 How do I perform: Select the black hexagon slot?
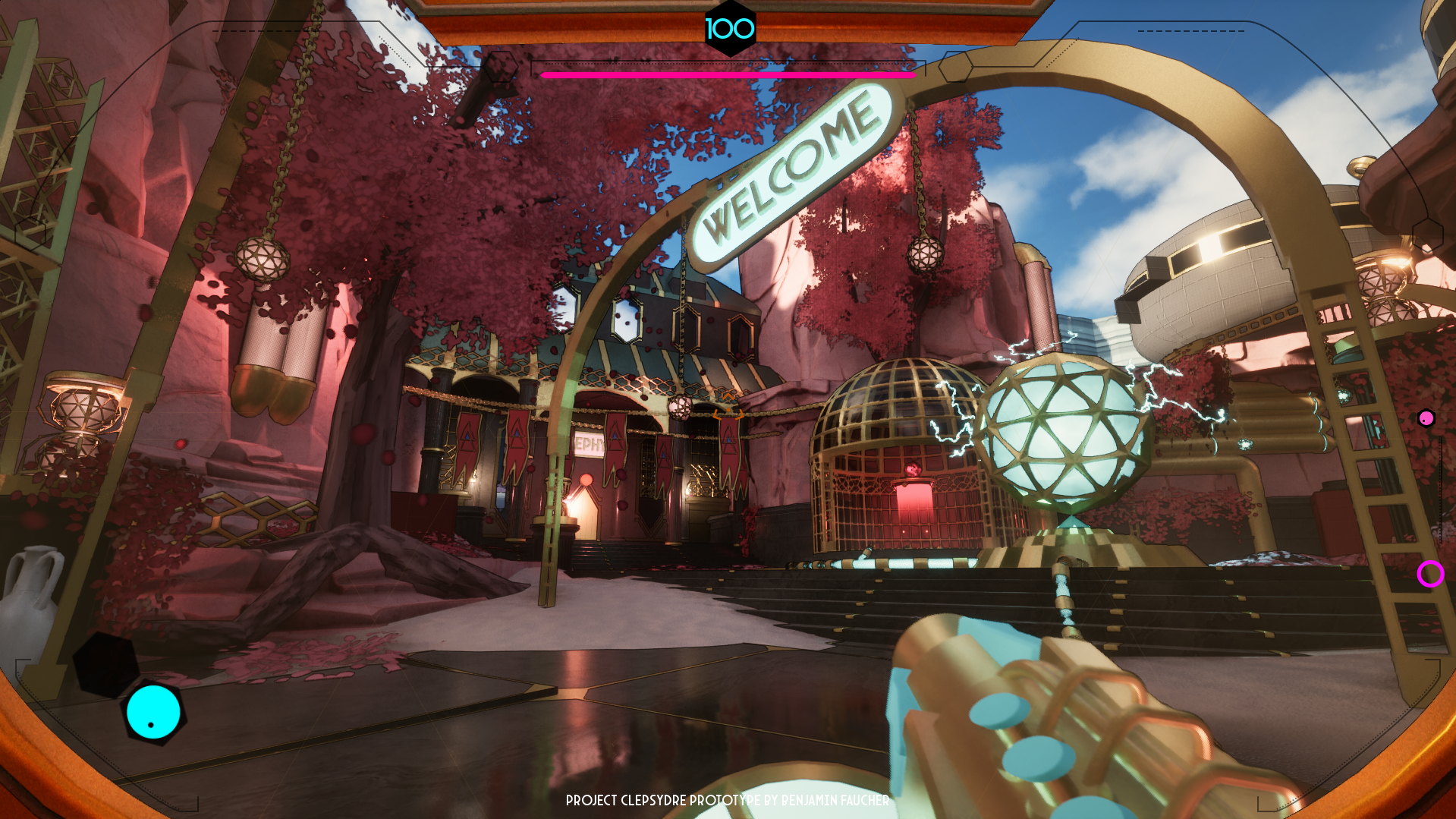105,665
